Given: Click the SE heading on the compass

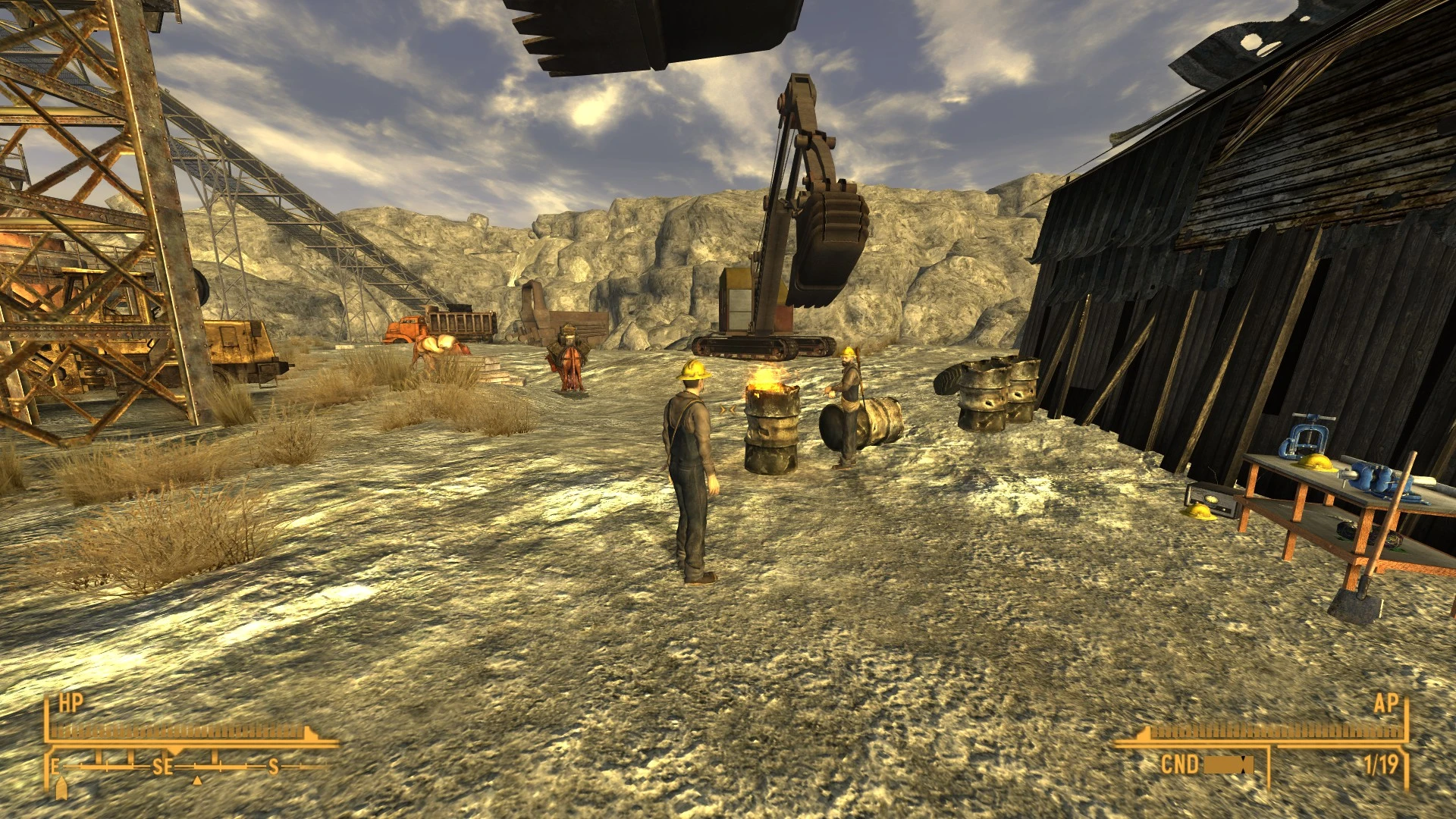Looking at the screenshot, I should [x=162, y=766].
